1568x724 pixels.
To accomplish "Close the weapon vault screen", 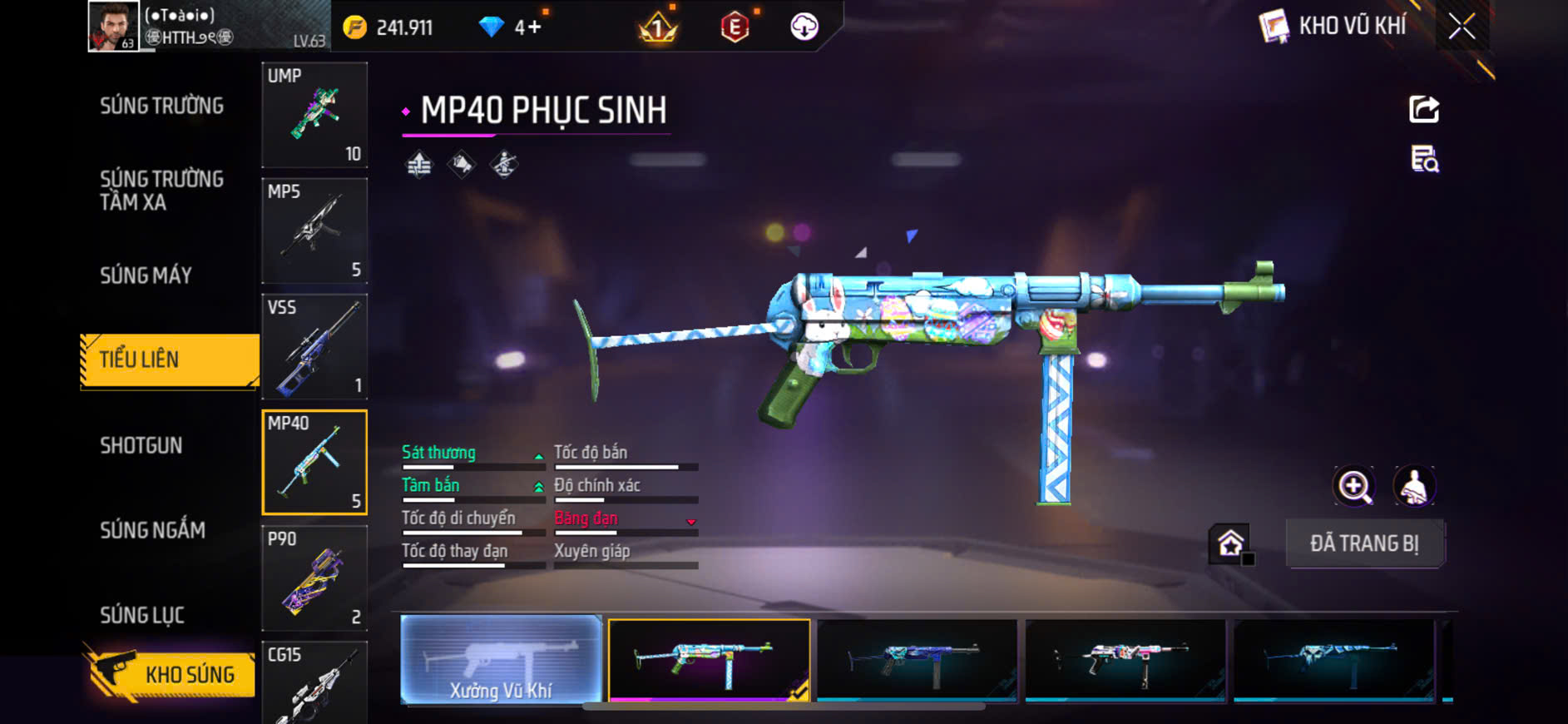I will point(1462,27).
